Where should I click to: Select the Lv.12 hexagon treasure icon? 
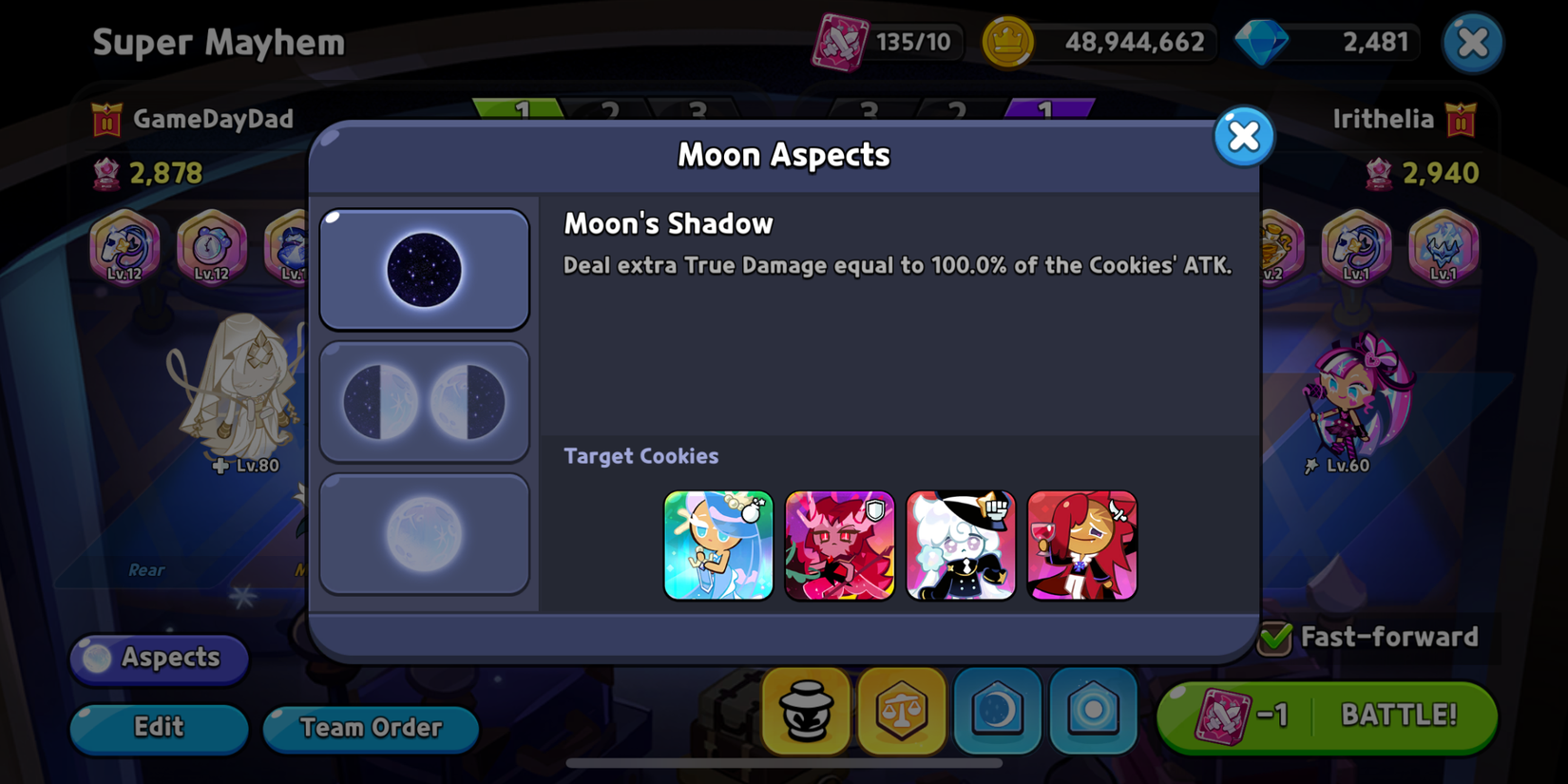(x=124, y=247)
